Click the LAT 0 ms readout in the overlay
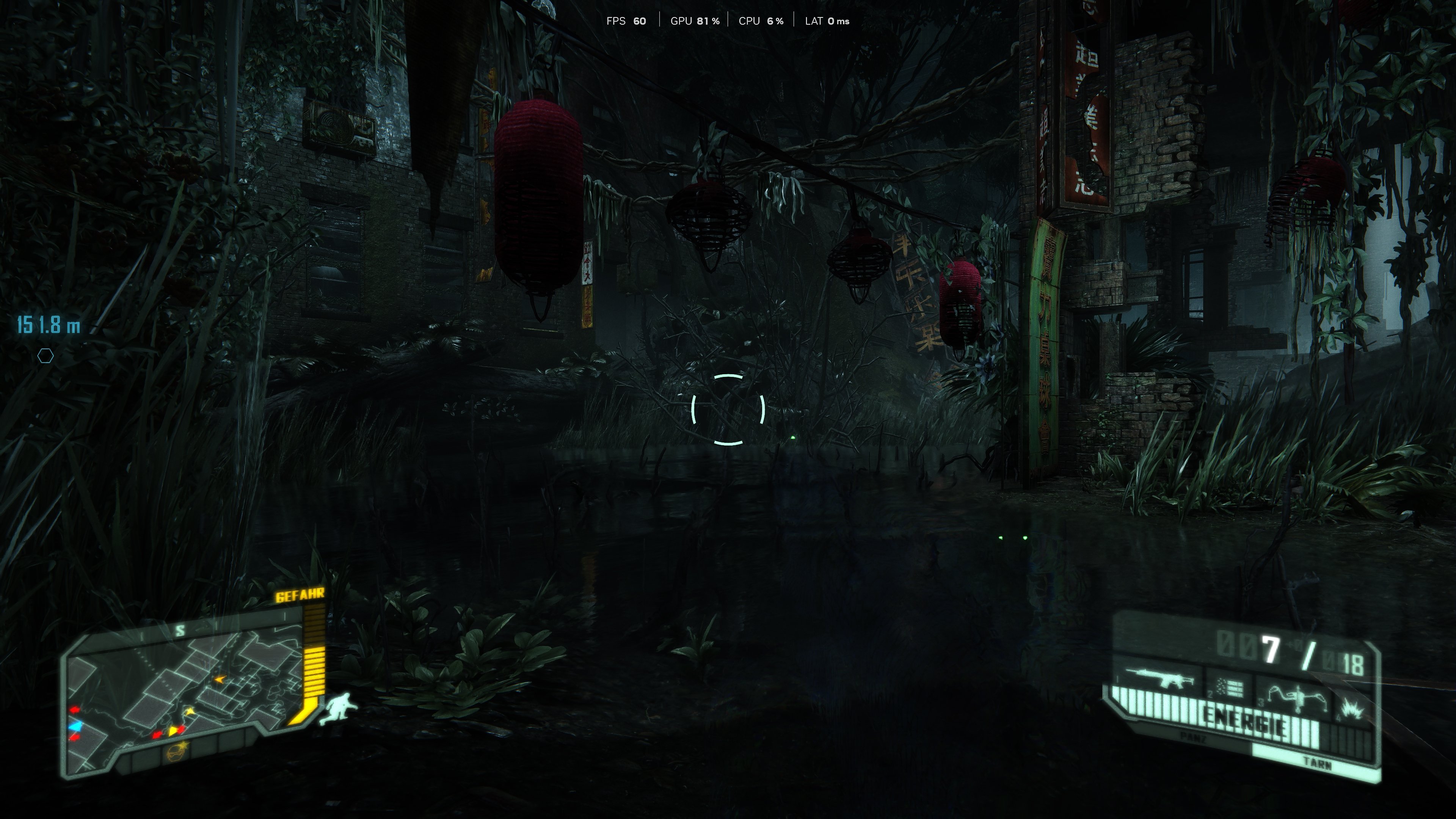This screenshot has height=819, width=1456. 826,21
